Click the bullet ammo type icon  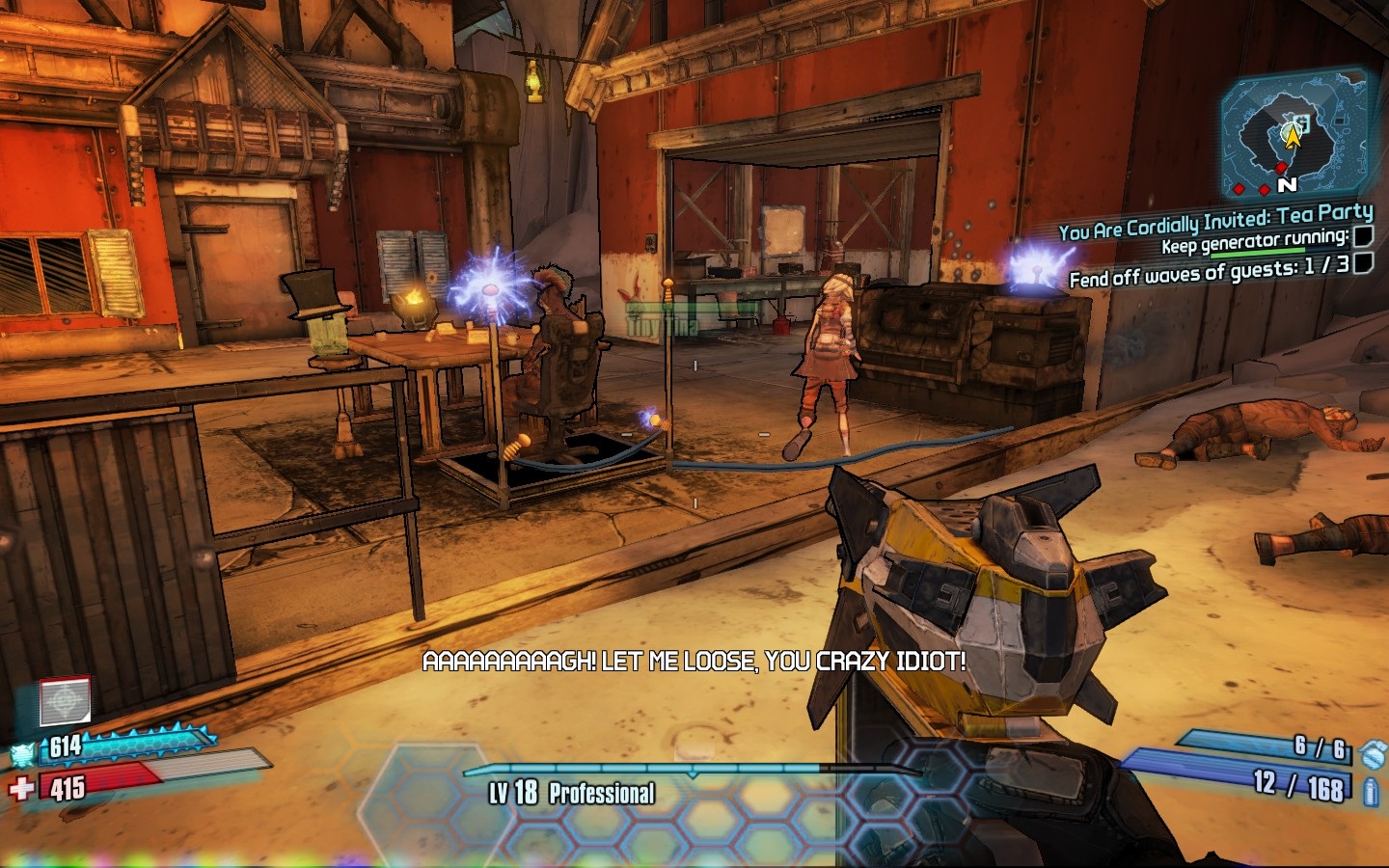(1372, 793)
